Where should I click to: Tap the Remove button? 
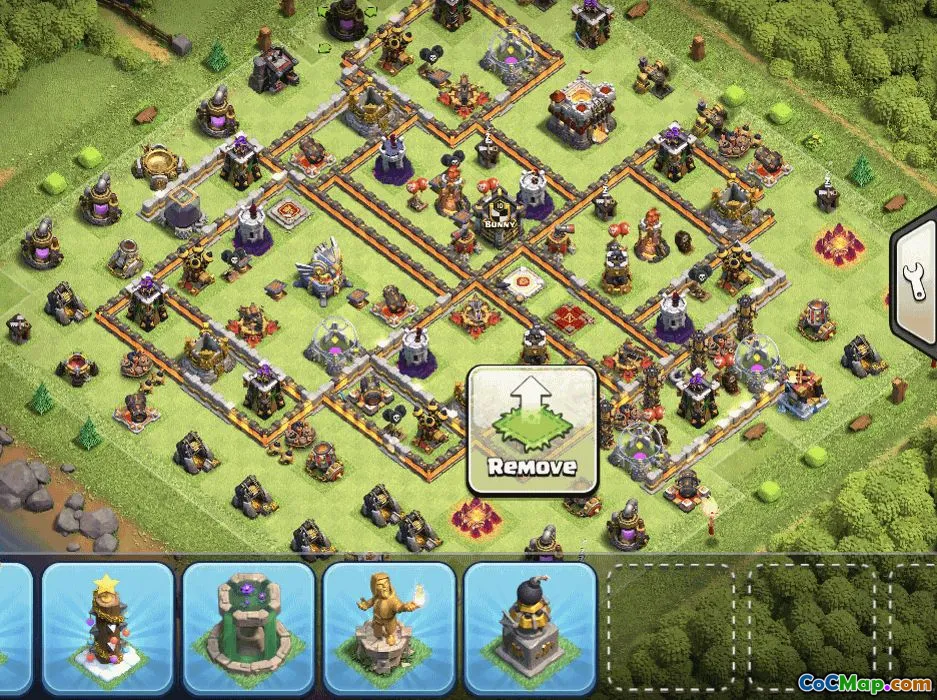pos(533,430)
